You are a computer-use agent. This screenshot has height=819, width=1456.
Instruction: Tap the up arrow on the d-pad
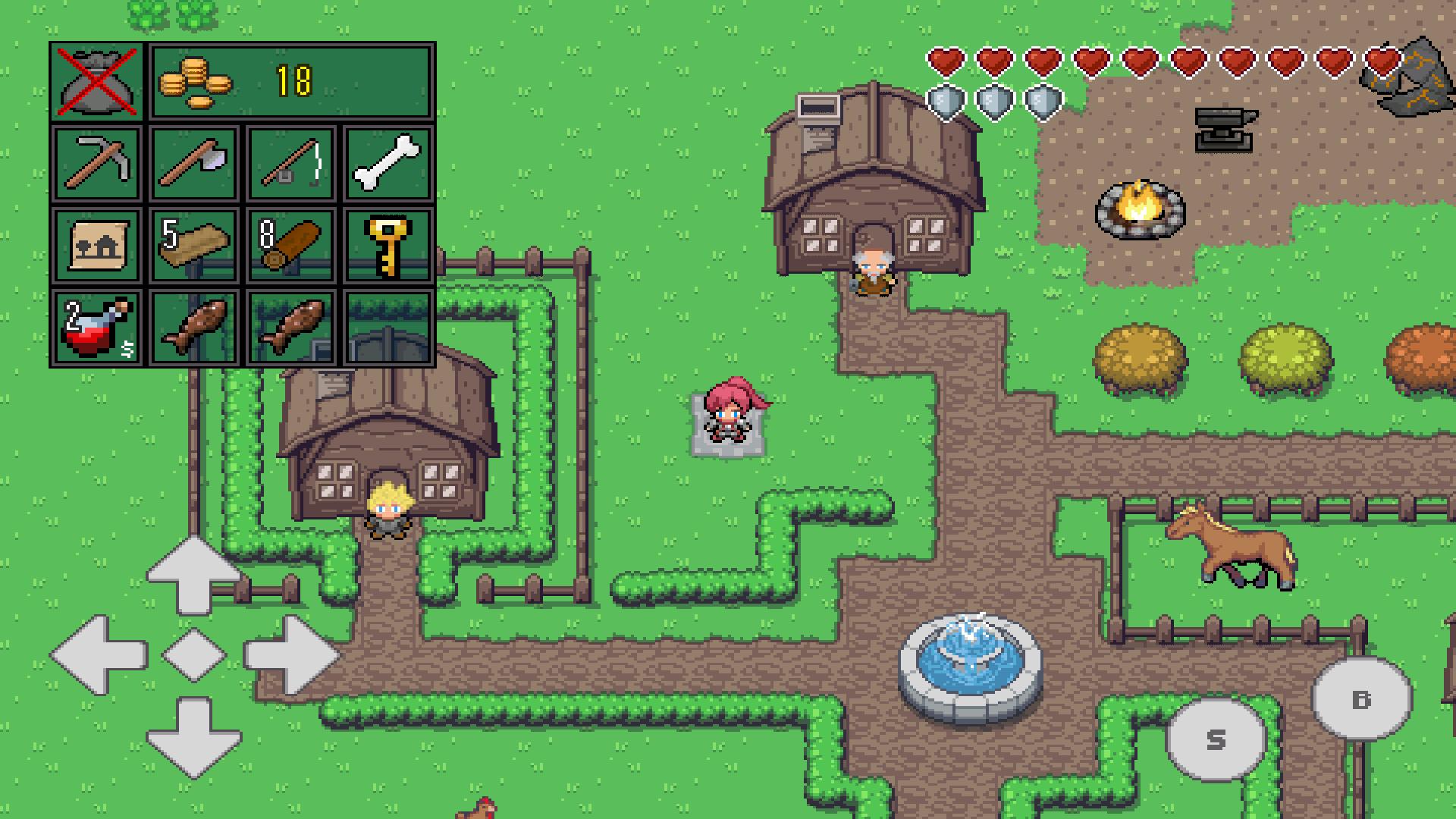click(x=193, y=574)
